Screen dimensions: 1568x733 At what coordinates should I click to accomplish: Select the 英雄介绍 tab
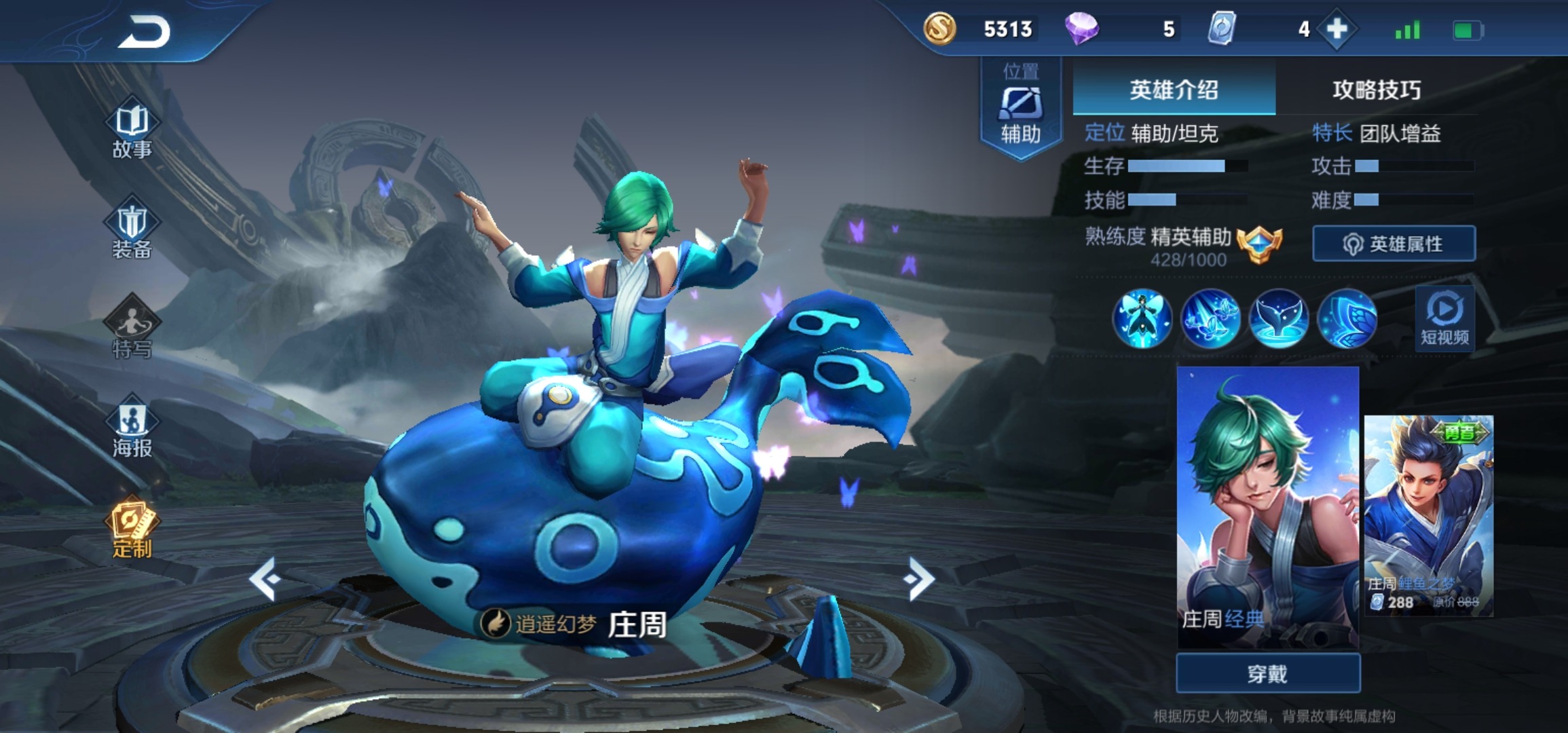coord(1174,90)
